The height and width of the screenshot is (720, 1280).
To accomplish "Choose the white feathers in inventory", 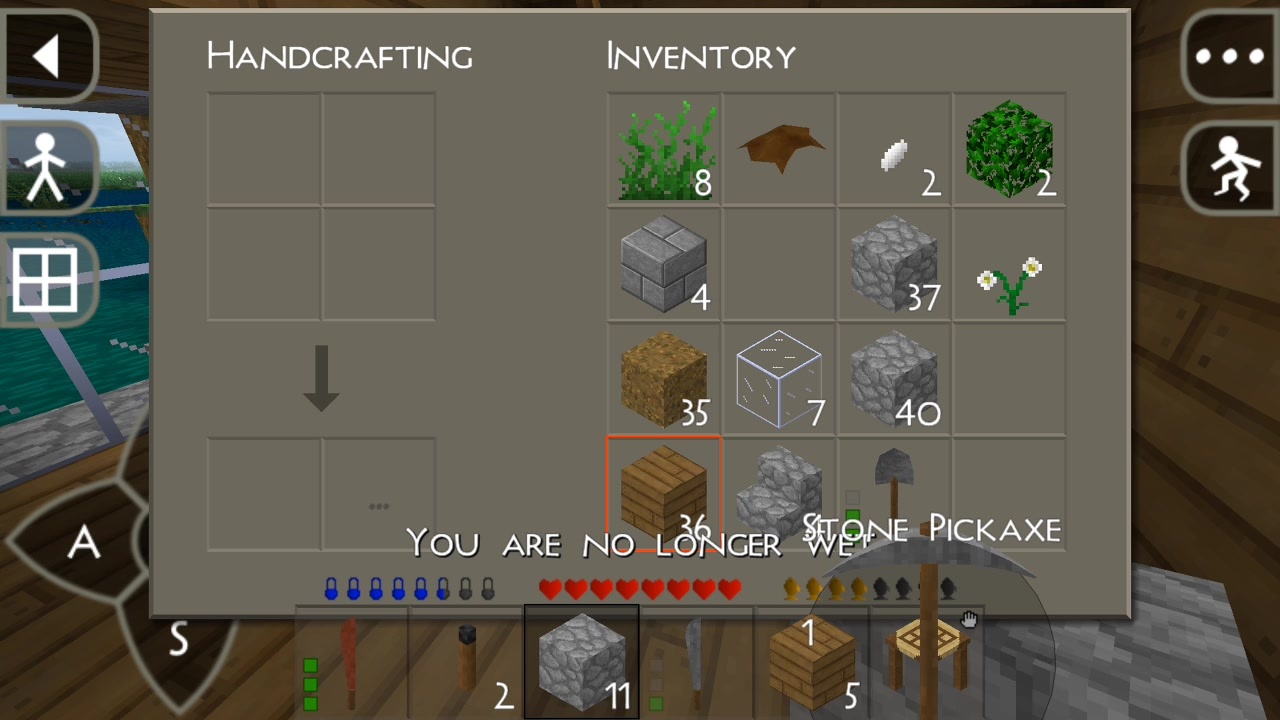I will (894, 150).
